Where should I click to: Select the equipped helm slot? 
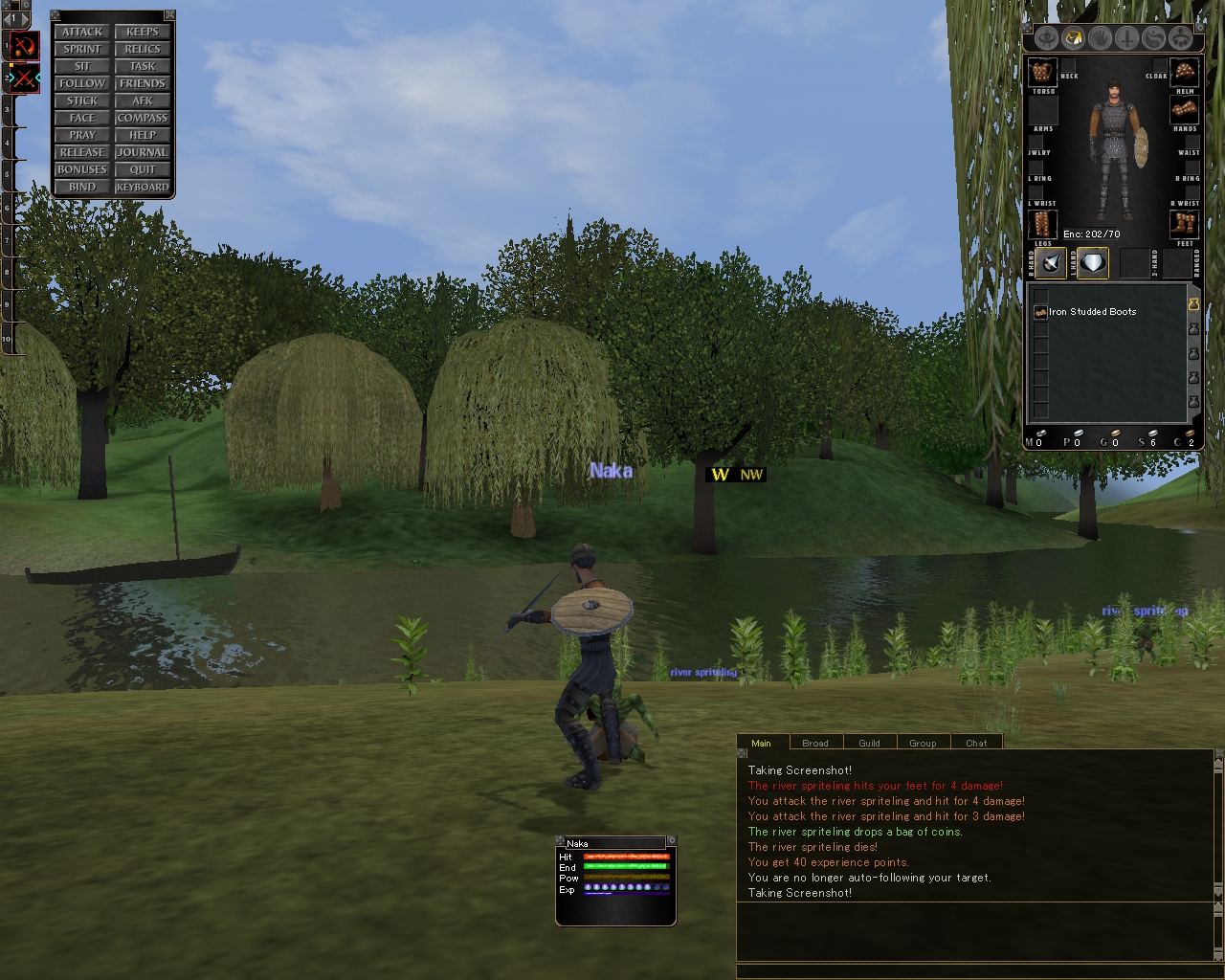[x=1185, y=72]
